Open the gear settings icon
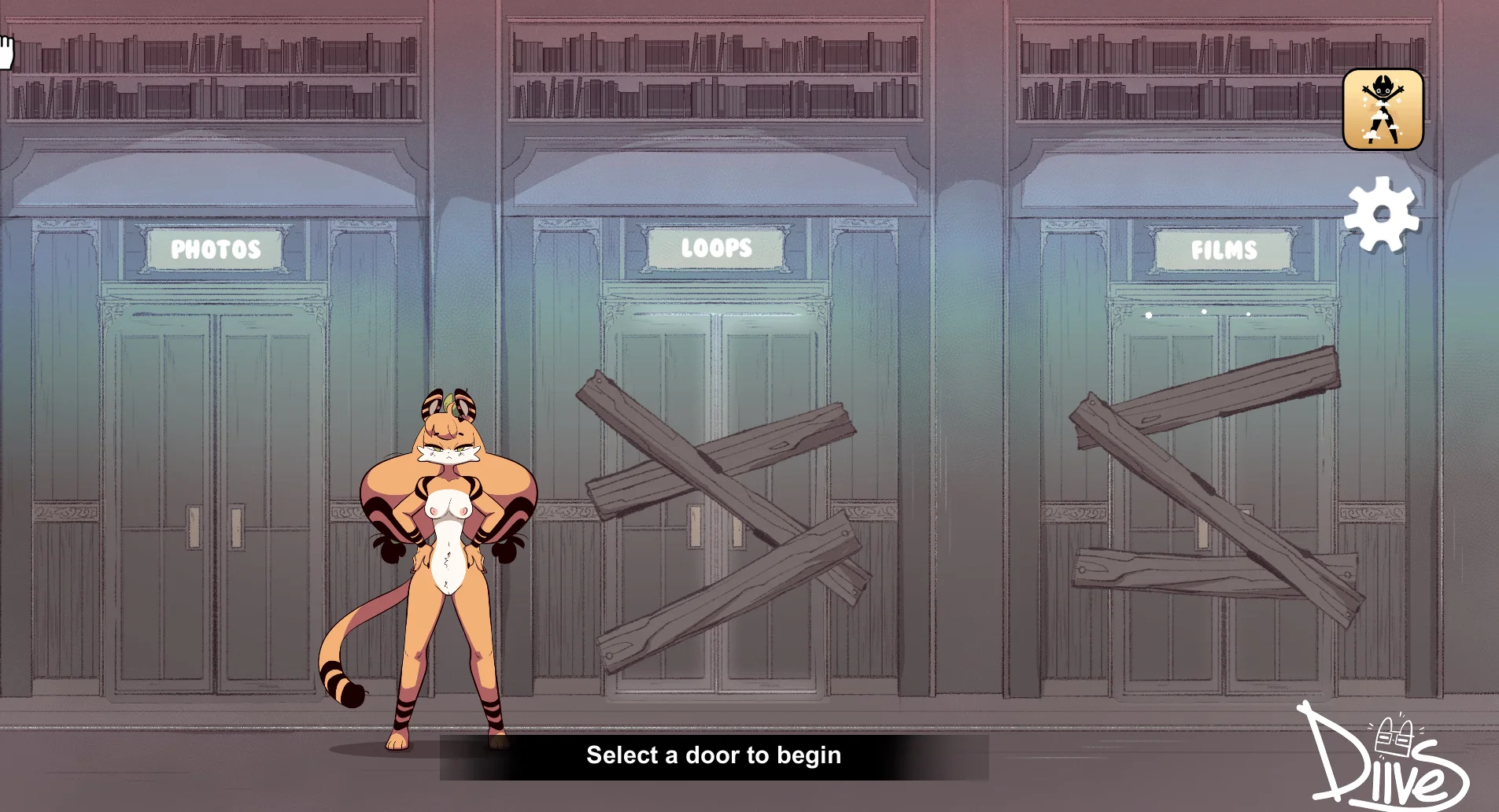The image size is (1499, 812). (x=1382, y=215)
